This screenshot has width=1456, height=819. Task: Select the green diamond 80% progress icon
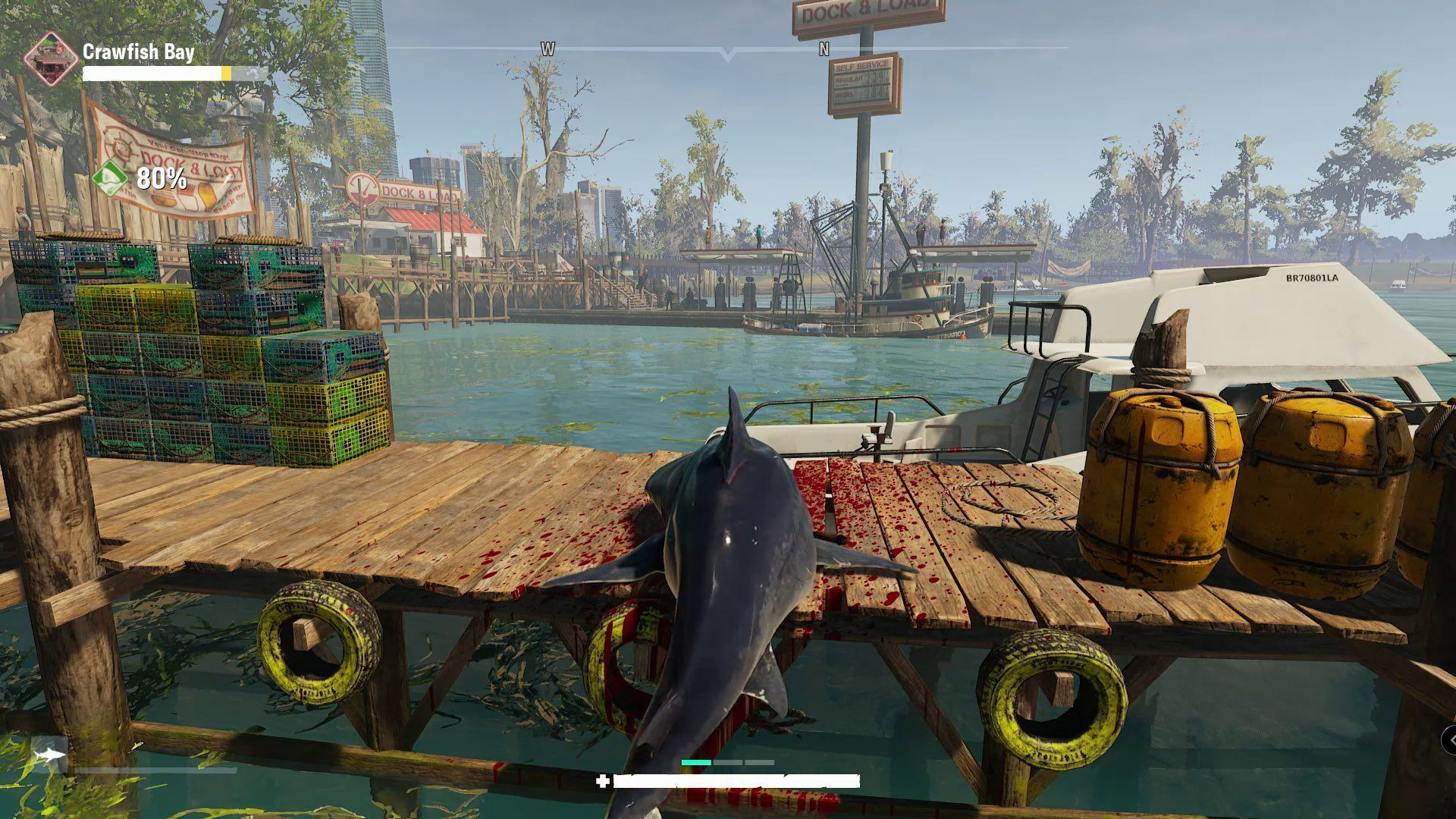click(x=111, y=179)
